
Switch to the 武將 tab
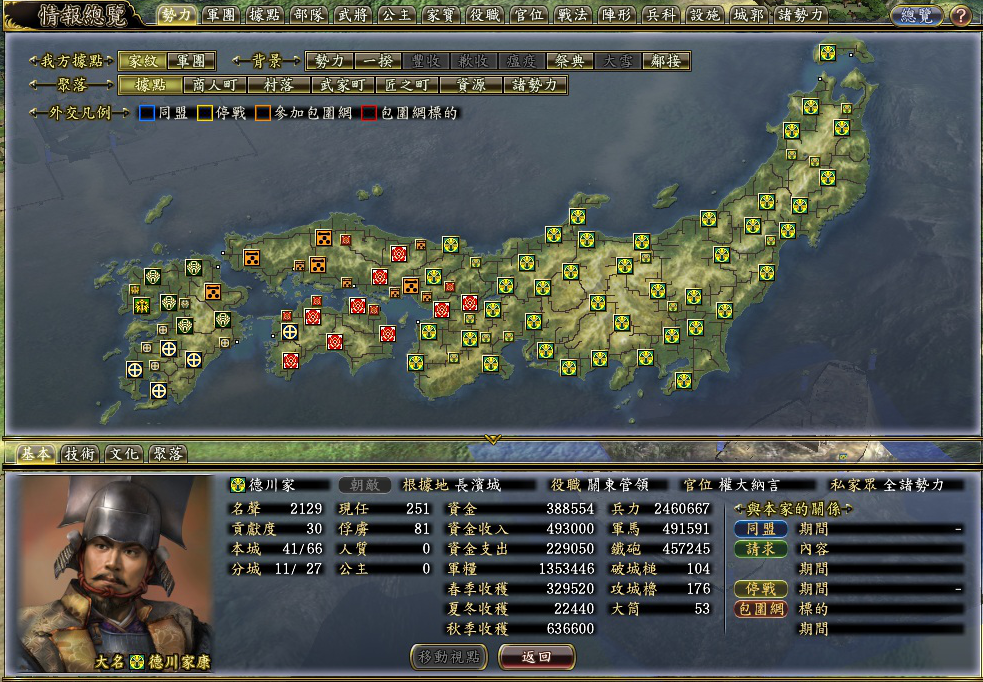coord(352,15)
